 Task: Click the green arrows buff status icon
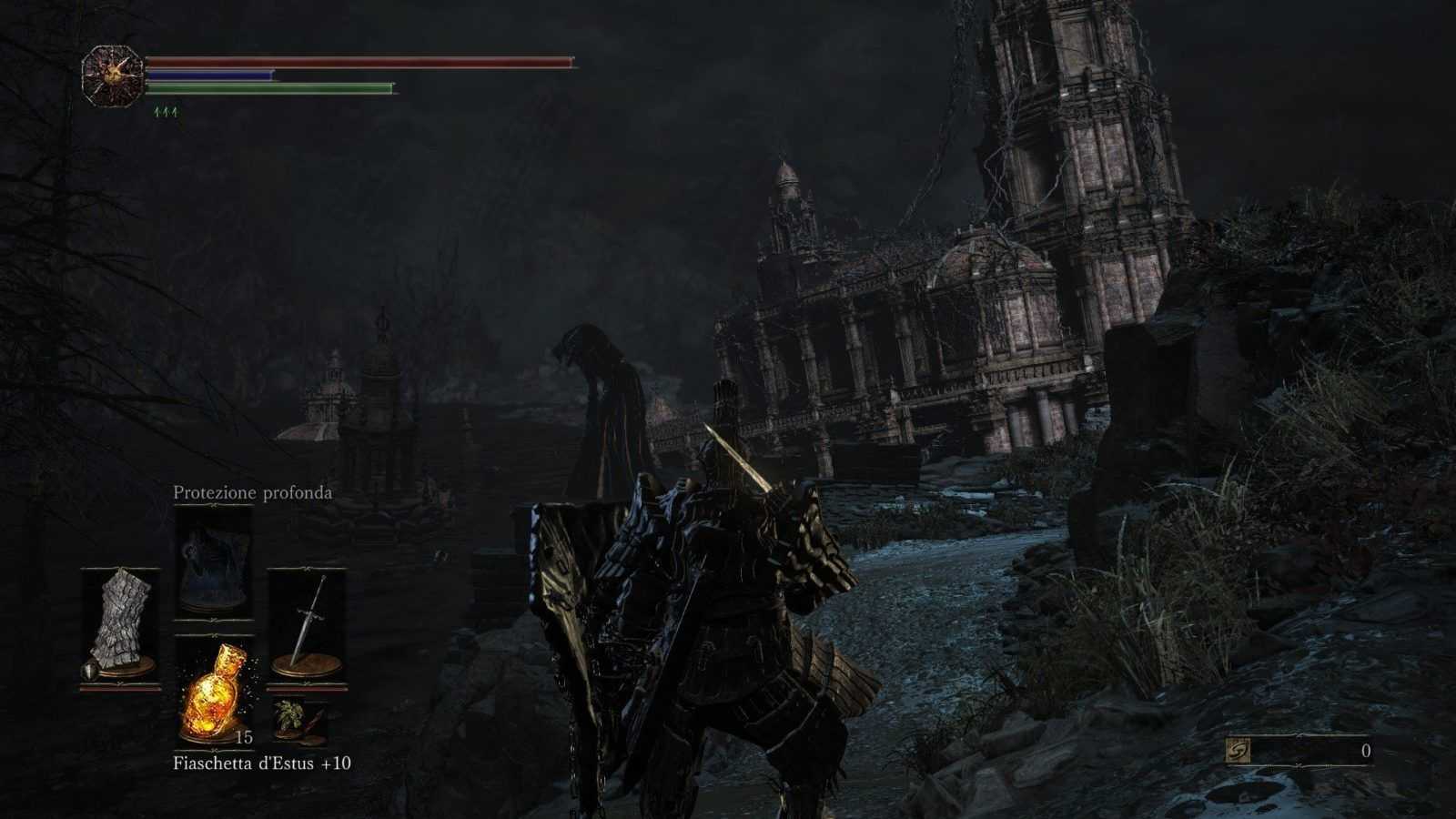pyautogui.click(x=166, y=112)
